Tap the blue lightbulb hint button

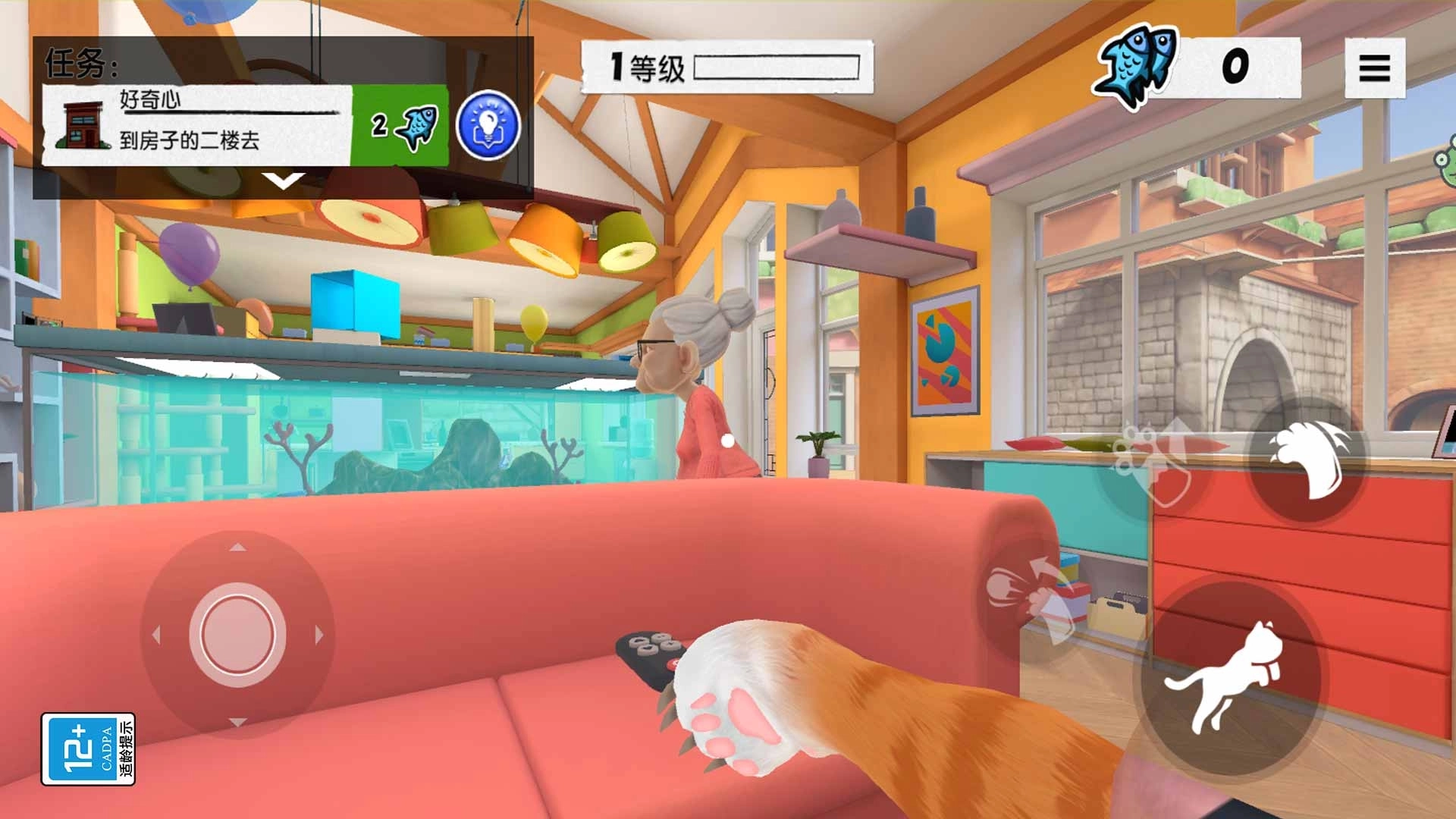coord(488,125)
